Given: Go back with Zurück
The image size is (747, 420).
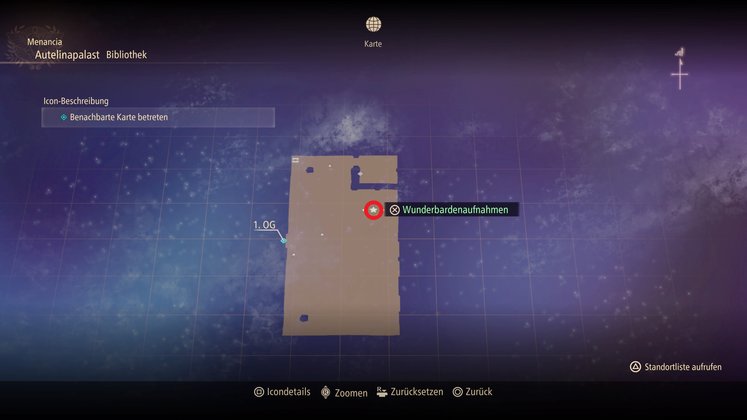Looking at the screenshot, I should 472,393.
